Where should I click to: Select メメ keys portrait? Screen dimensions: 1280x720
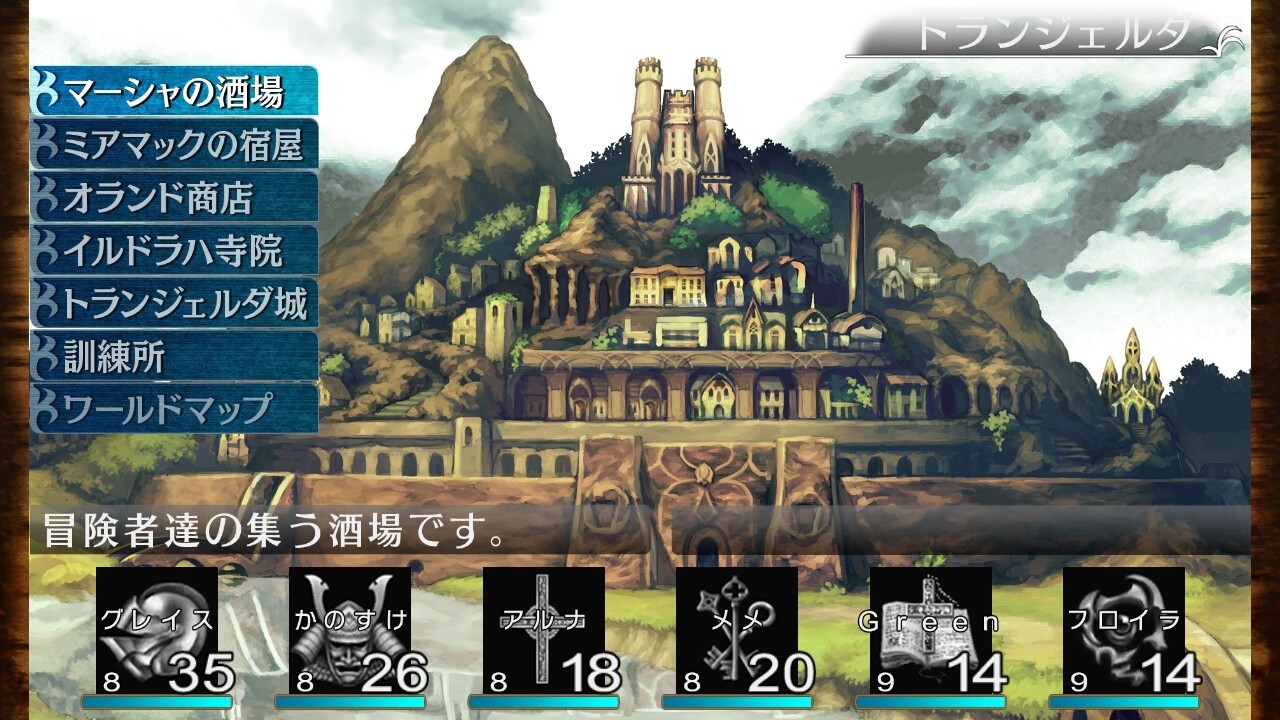737,630
